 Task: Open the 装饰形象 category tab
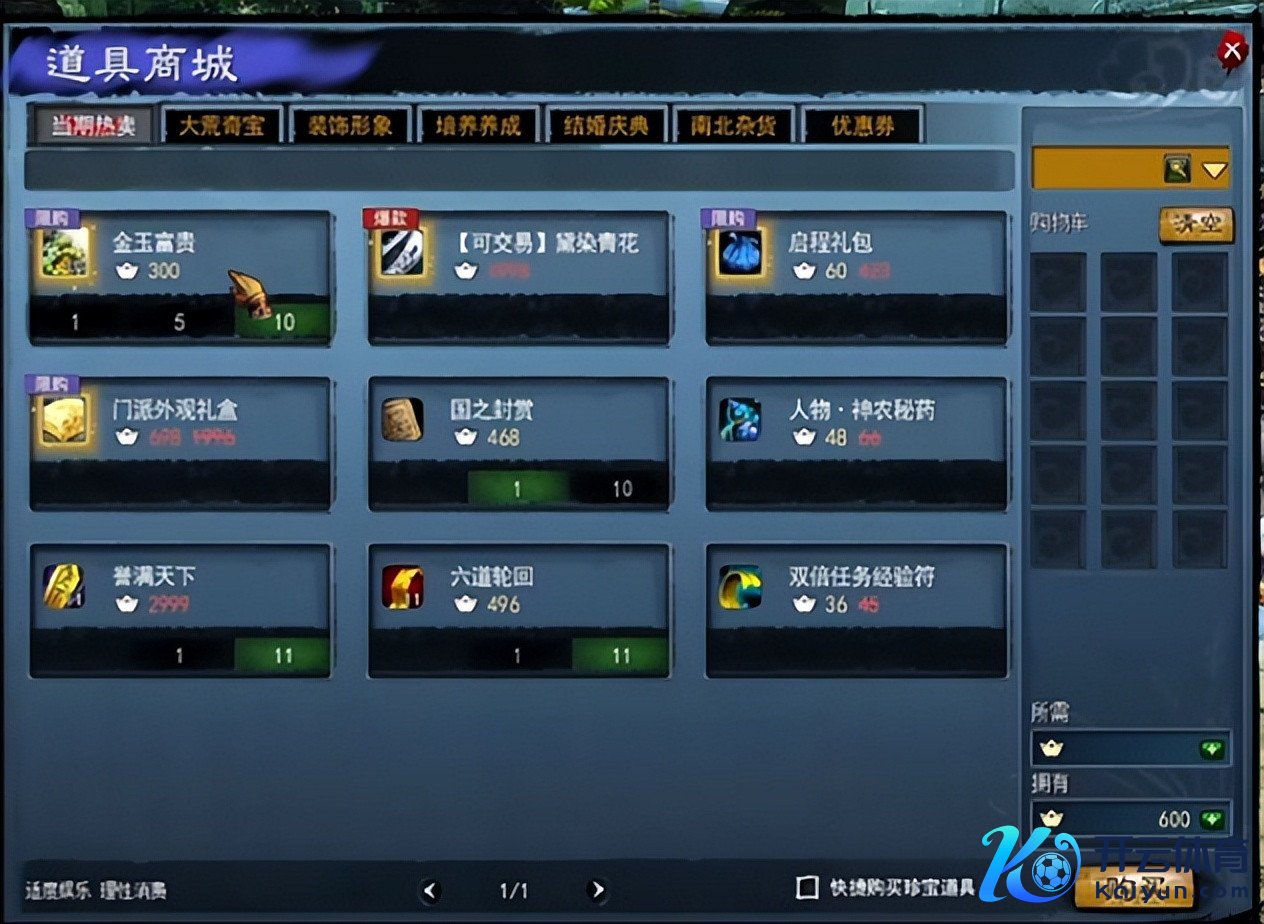(351, 126)
